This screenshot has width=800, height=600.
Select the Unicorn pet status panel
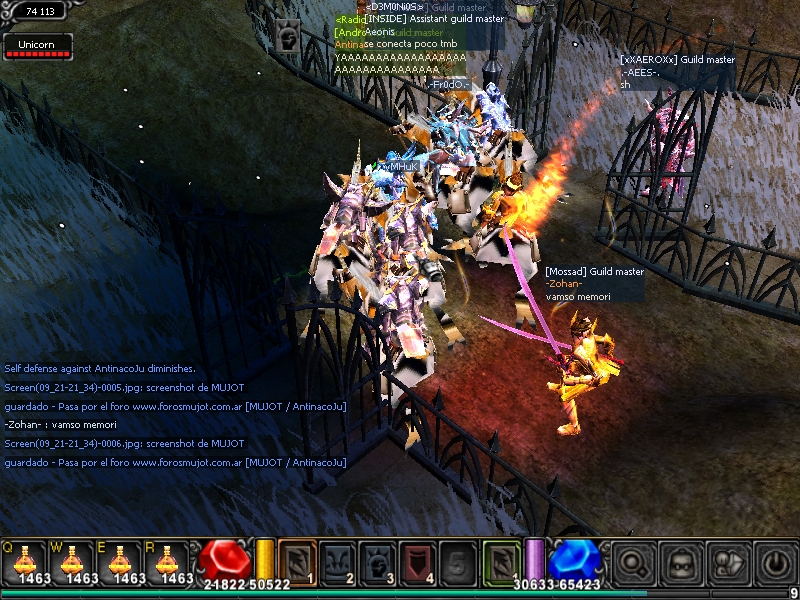click(38, 46)
